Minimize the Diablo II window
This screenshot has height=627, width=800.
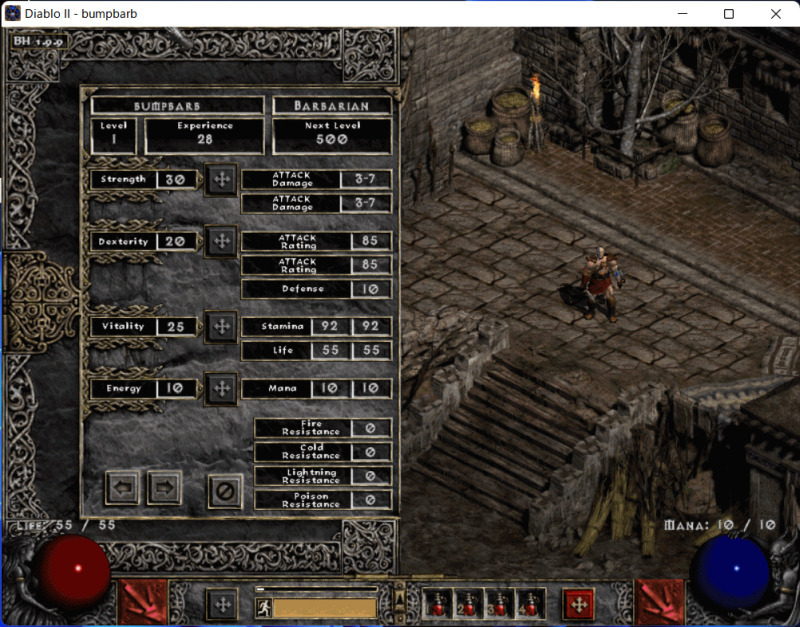(682, 14)
